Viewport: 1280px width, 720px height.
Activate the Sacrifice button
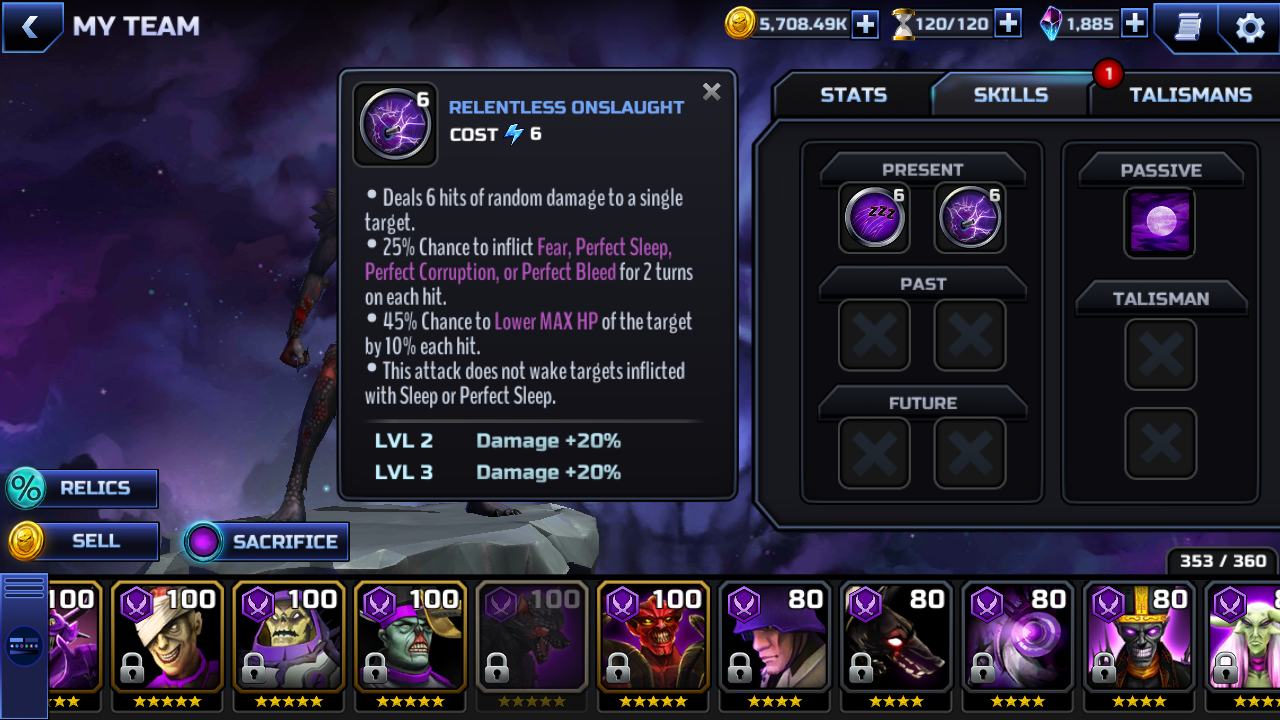[266, 542]
